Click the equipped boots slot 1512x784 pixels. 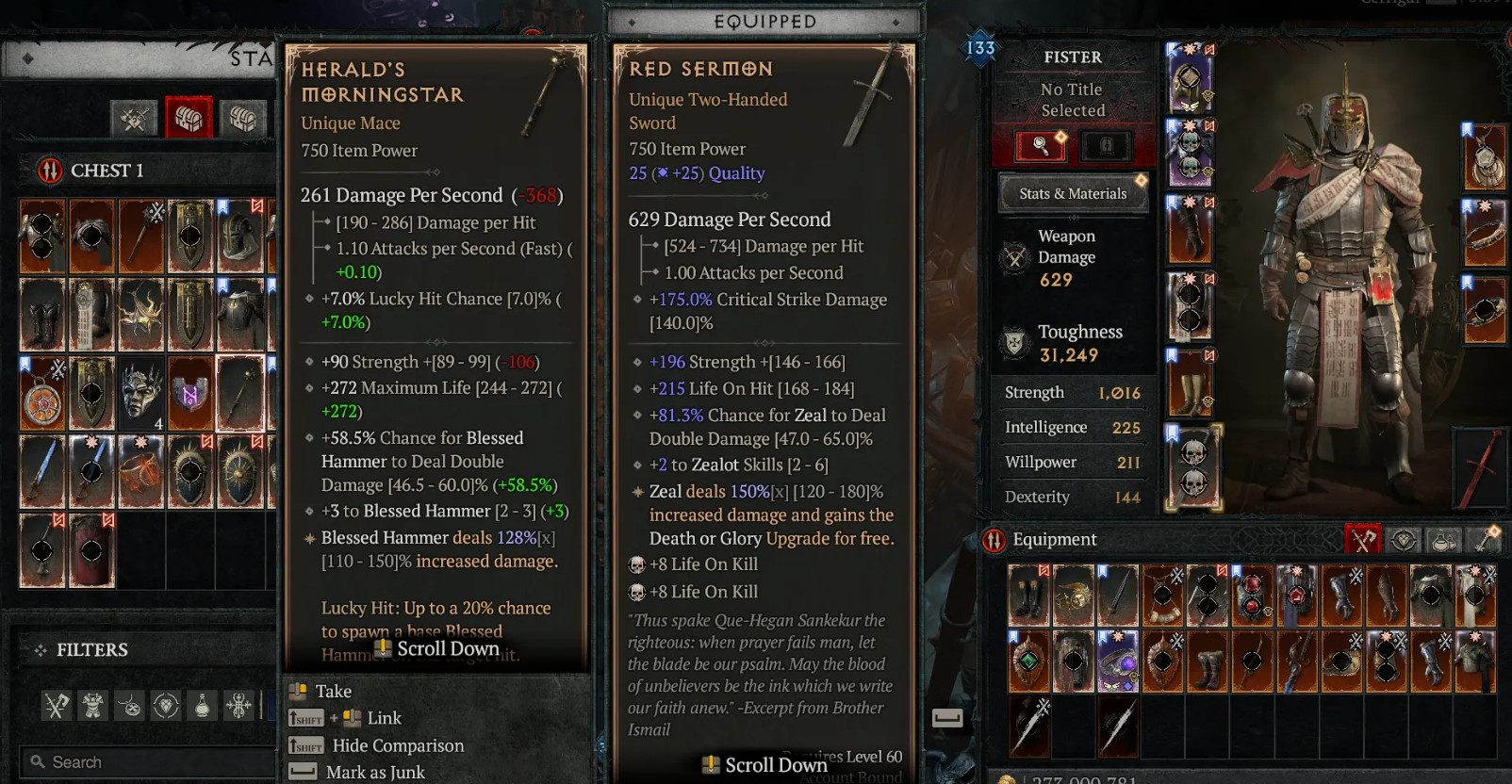tap(1190, 382)
